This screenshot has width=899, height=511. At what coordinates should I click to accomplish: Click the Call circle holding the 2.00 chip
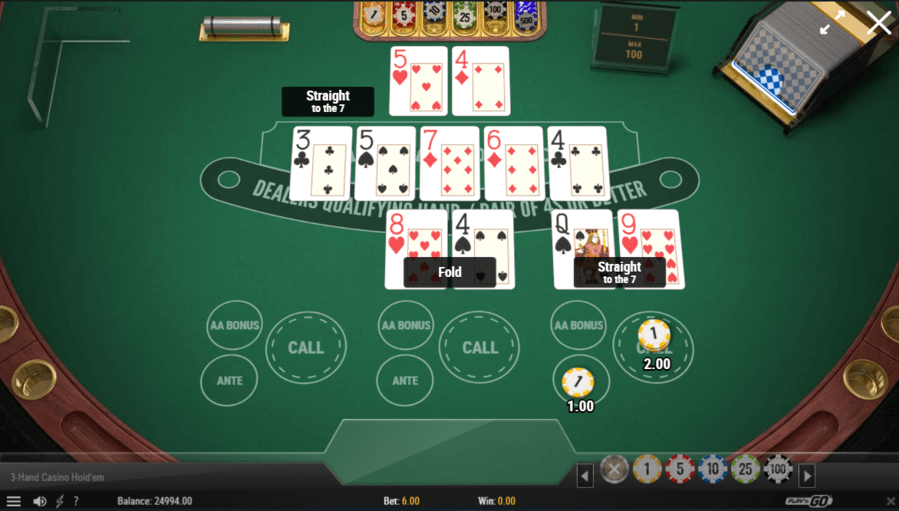click(x=653, y=346)
